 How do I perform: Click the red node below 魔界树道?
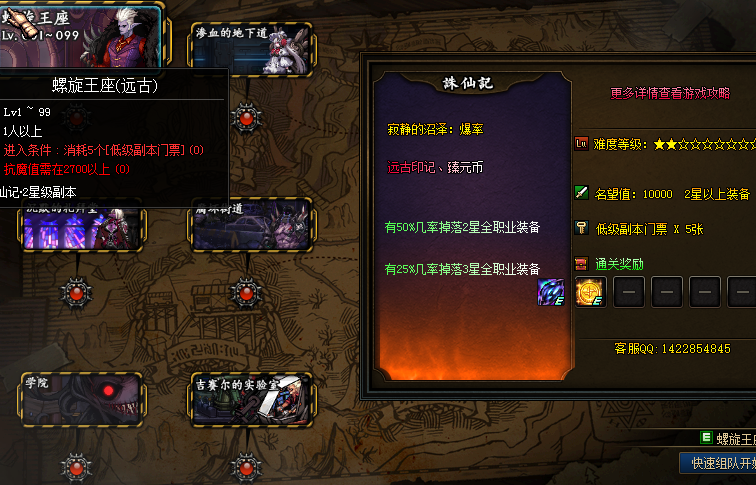(x=246, y=291)
